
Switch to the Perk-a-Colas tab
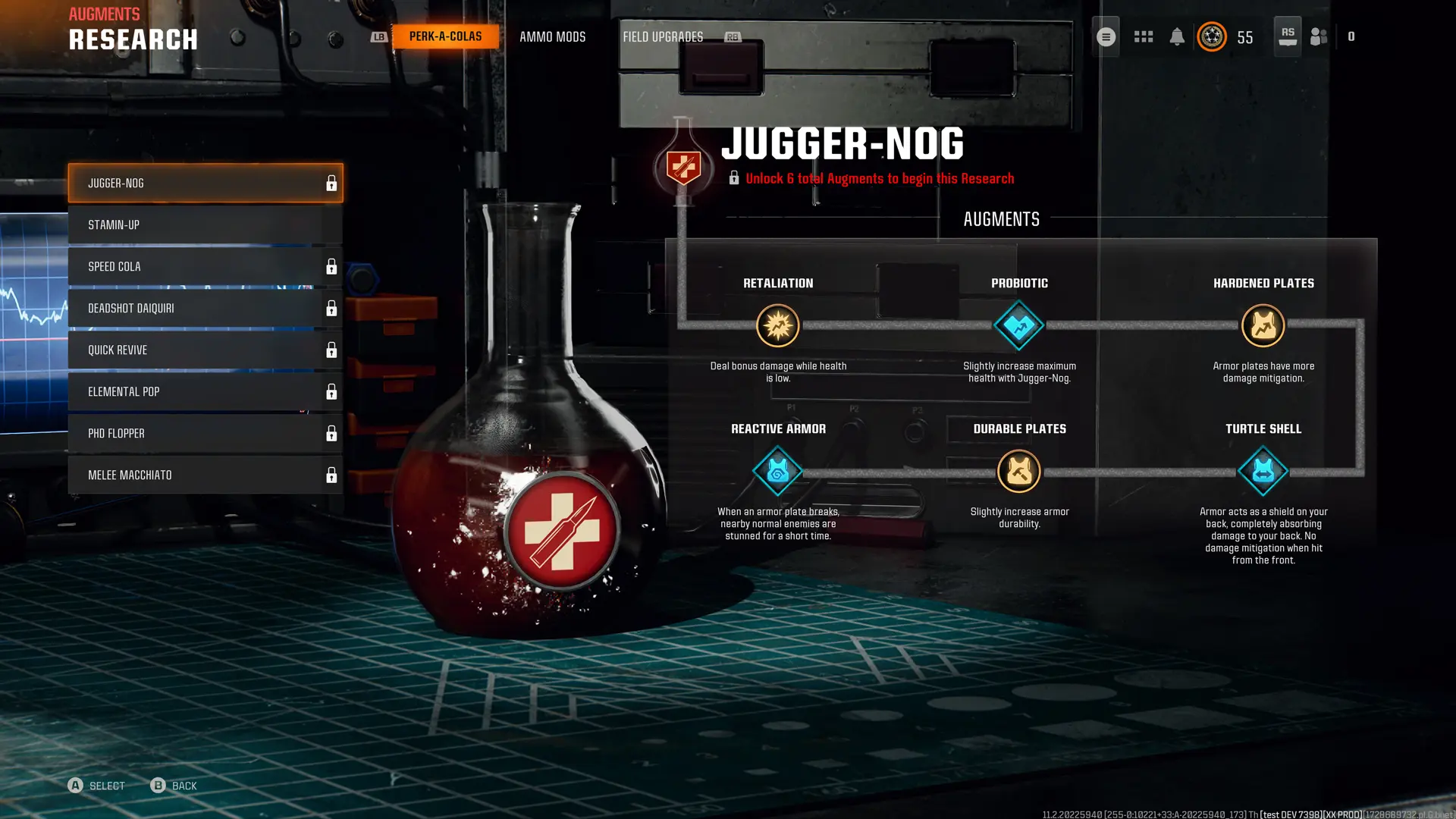click(445, 36)
